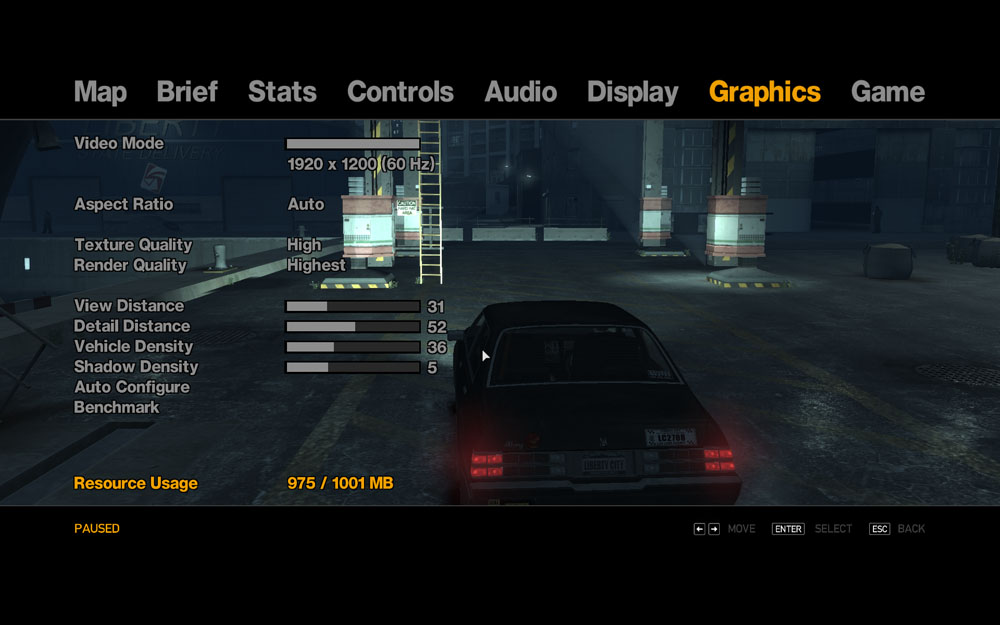
Task: Select the Render Quality setting
Action: 130,265
